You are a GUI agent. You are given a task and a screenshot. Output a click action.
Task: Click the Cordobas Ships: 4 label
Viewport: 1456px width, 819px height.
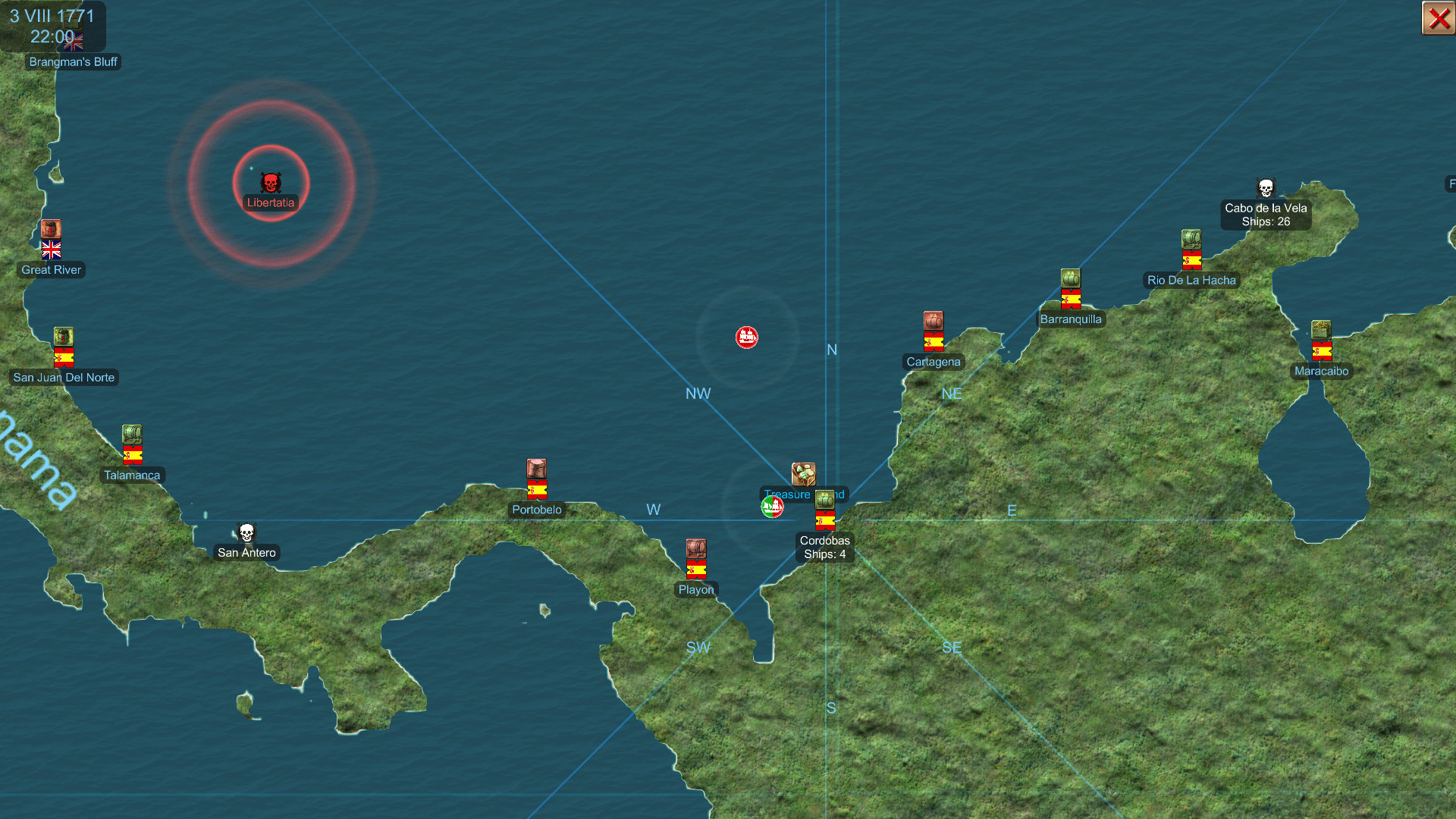tap(824, 548)
